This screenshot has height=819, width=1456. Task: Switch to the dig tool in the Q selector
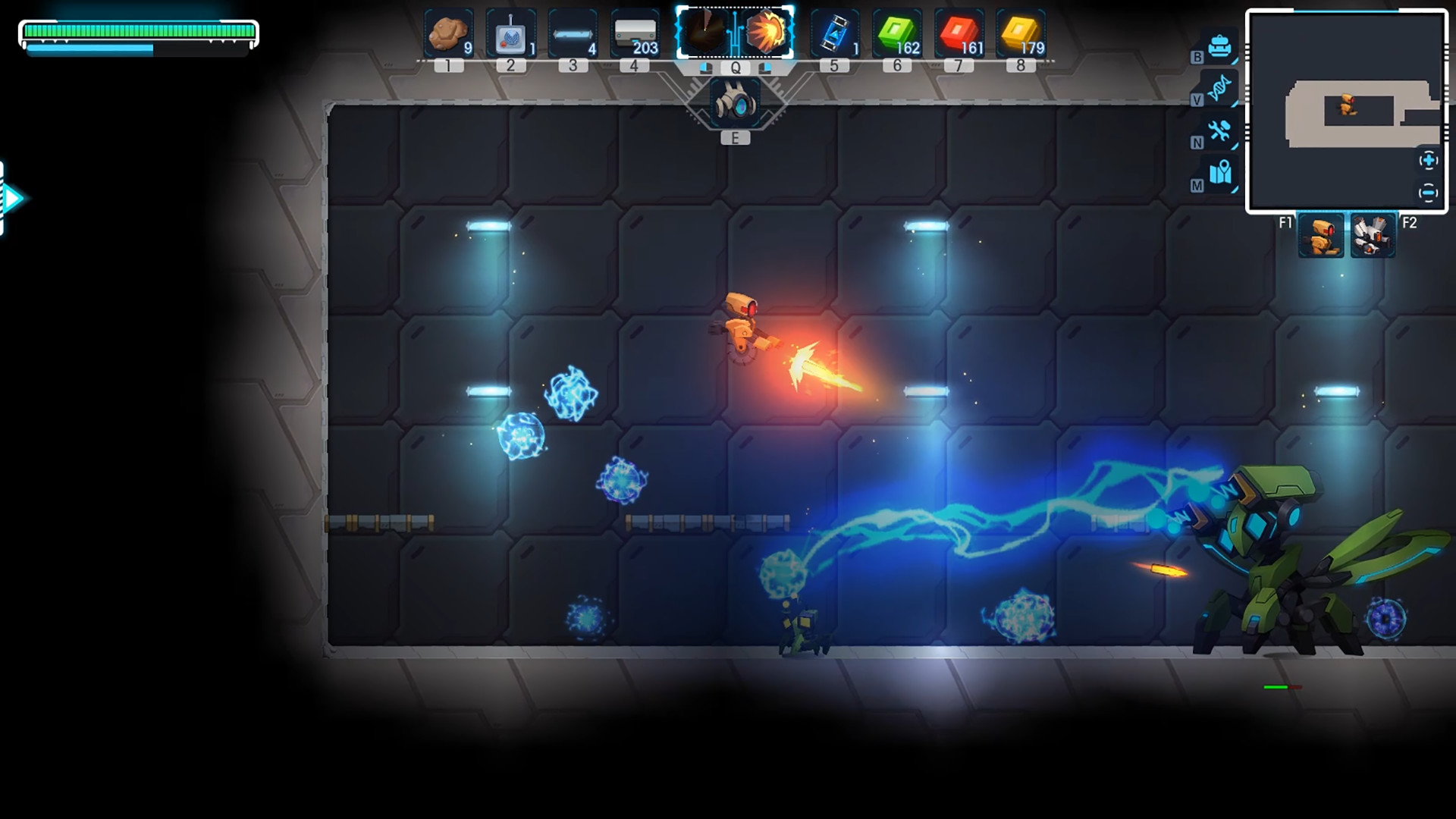click(707, 32)
